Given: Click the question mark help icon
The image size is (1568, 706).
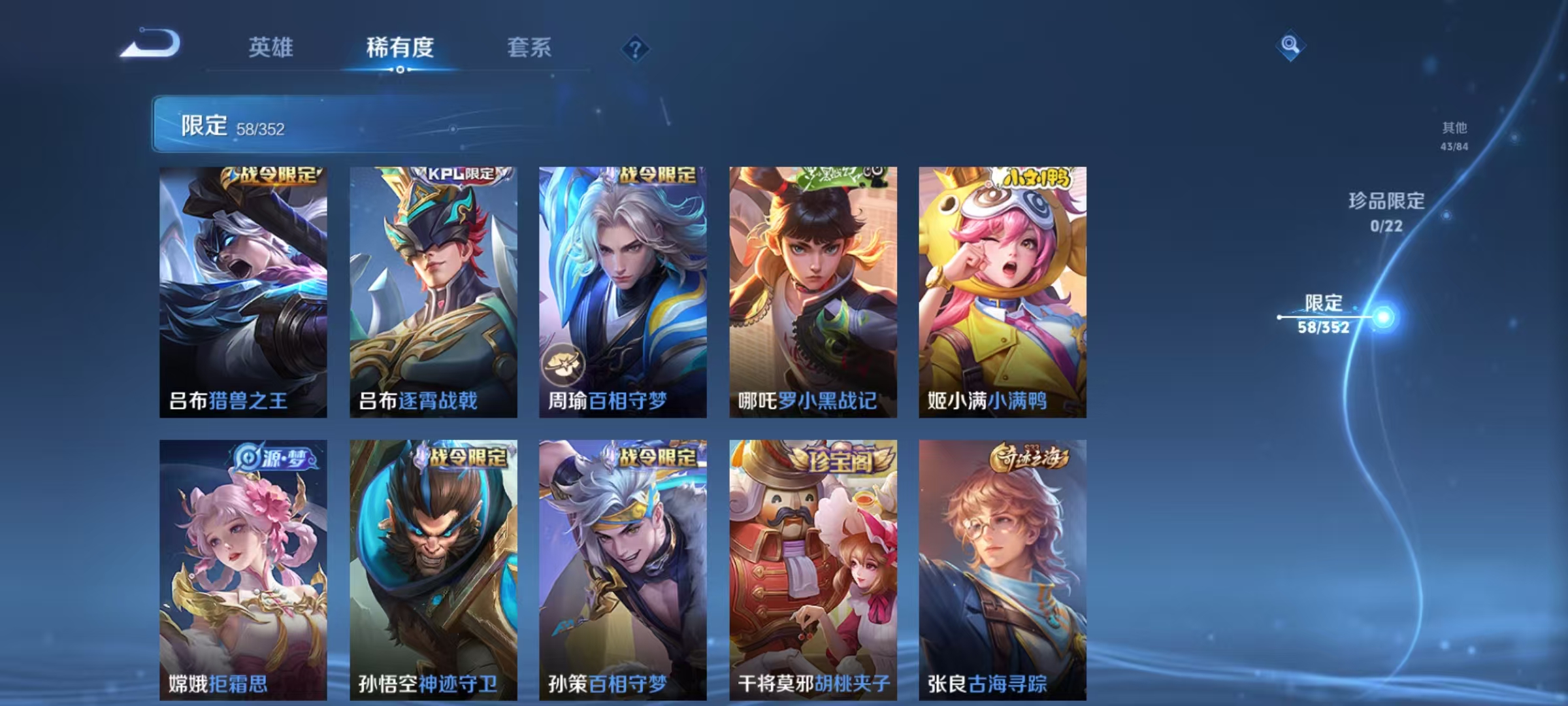Looking at the screenshot, I should point(636,48).
